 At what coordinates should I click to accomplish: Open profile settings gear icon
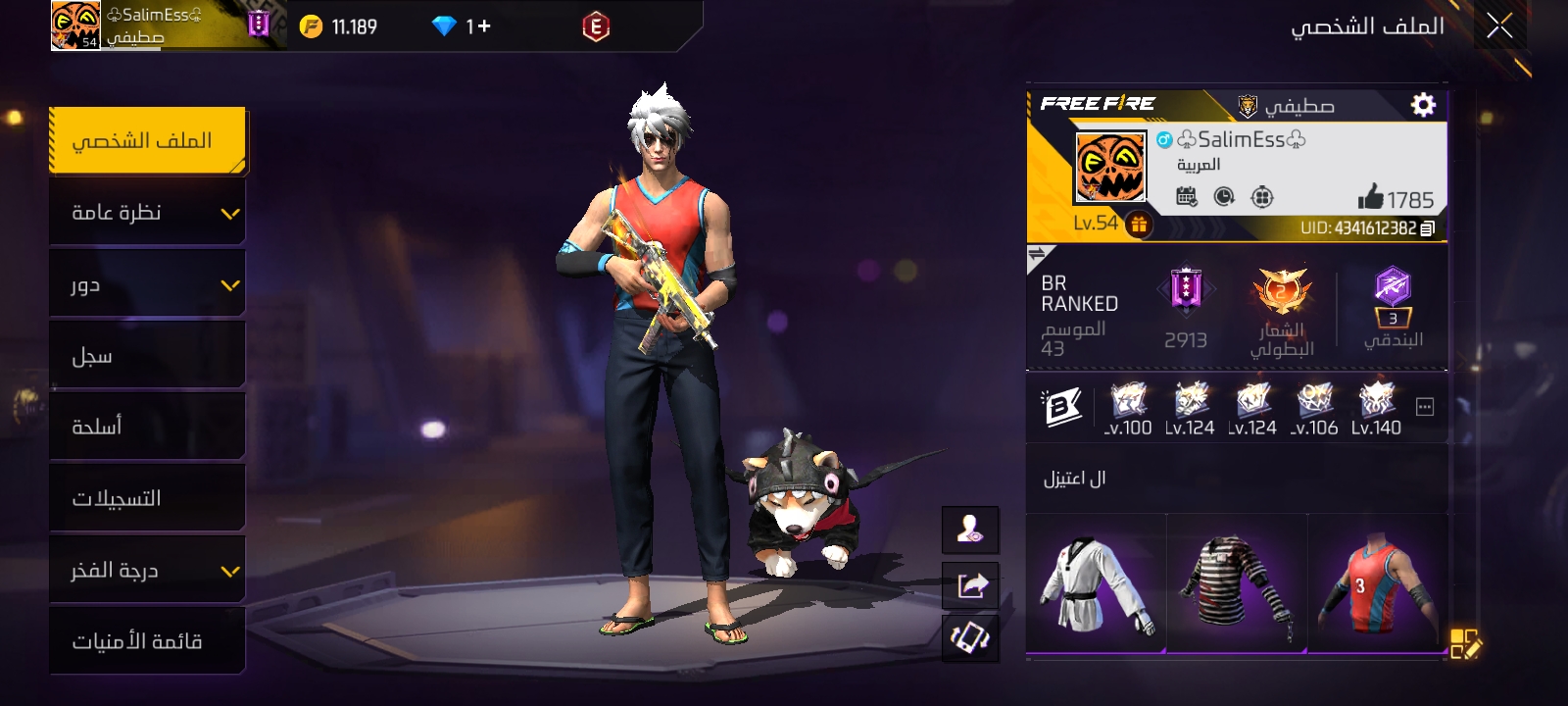1423,105
